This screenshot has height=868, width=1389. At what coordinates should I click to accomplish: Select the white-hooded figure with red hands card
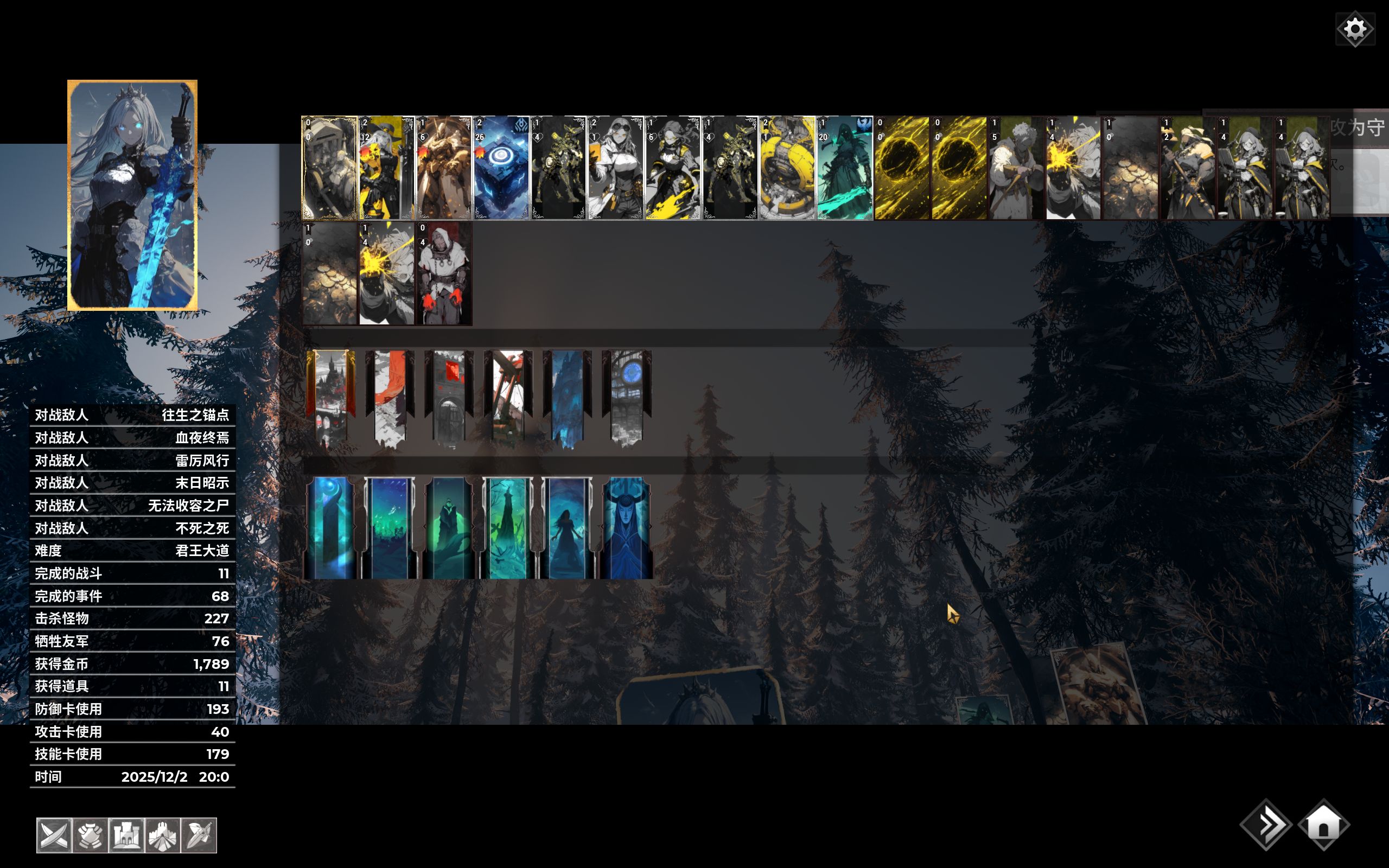pyautogui.click(x=444, y=274)
